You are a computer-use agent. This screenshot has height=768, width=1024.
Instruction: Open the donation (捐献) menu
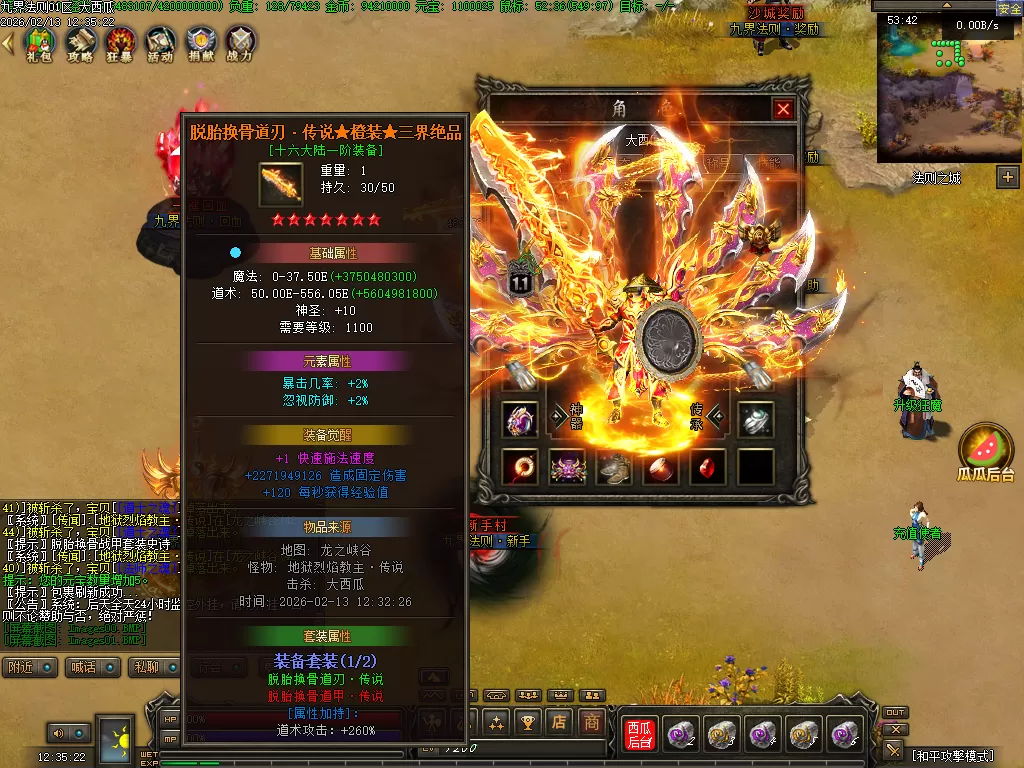click(x=200, y=43)
